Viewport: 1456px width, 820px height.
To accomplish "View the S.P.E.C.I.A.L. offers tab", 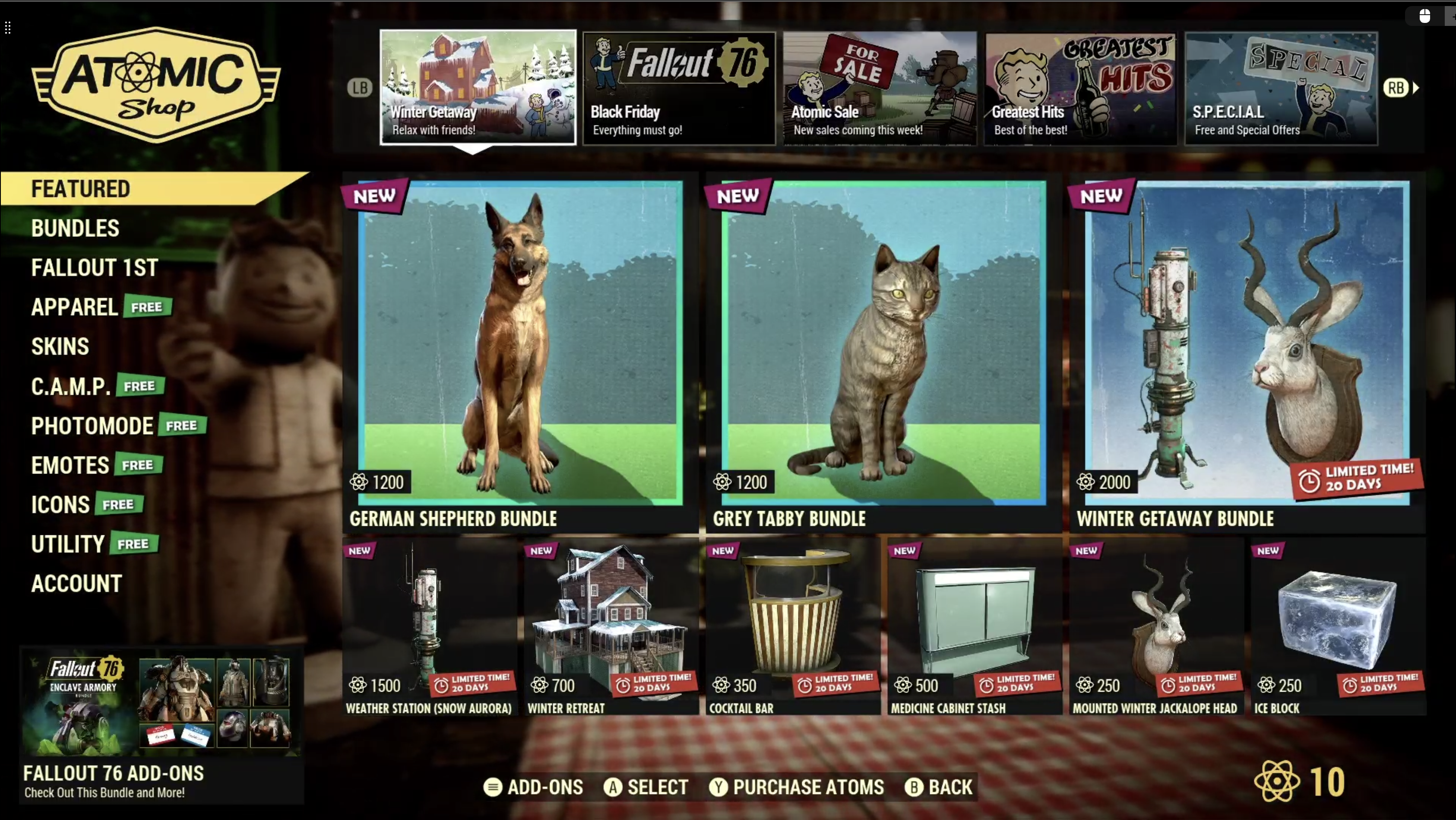I will pyautogui.click(x=1281, y=88).
